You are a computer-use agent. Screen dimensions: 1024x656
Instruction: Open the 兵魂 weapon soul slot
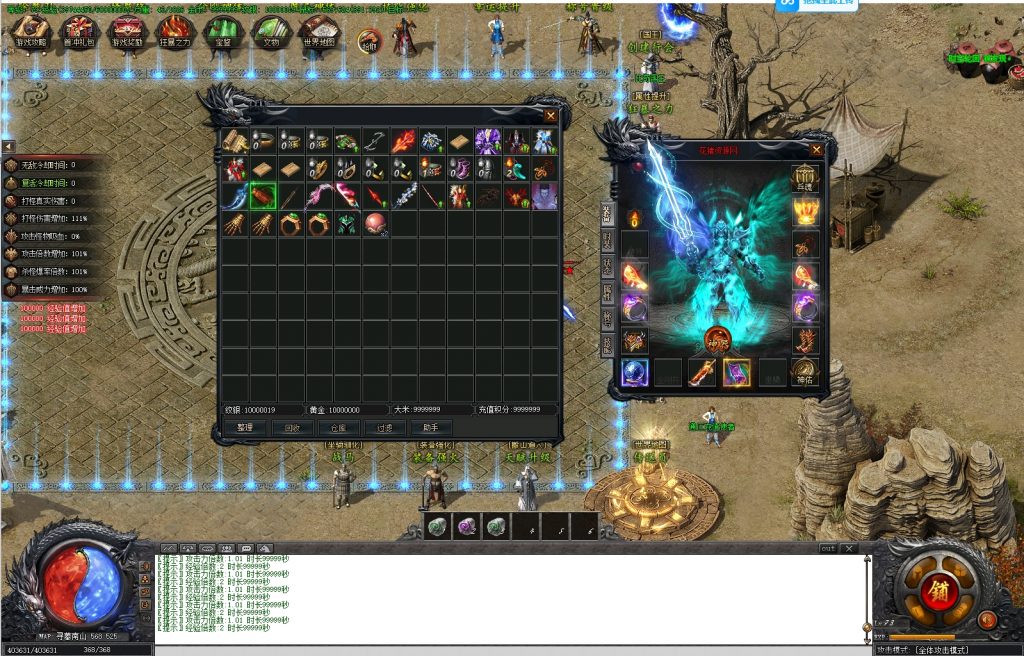(x=806, y=178)
